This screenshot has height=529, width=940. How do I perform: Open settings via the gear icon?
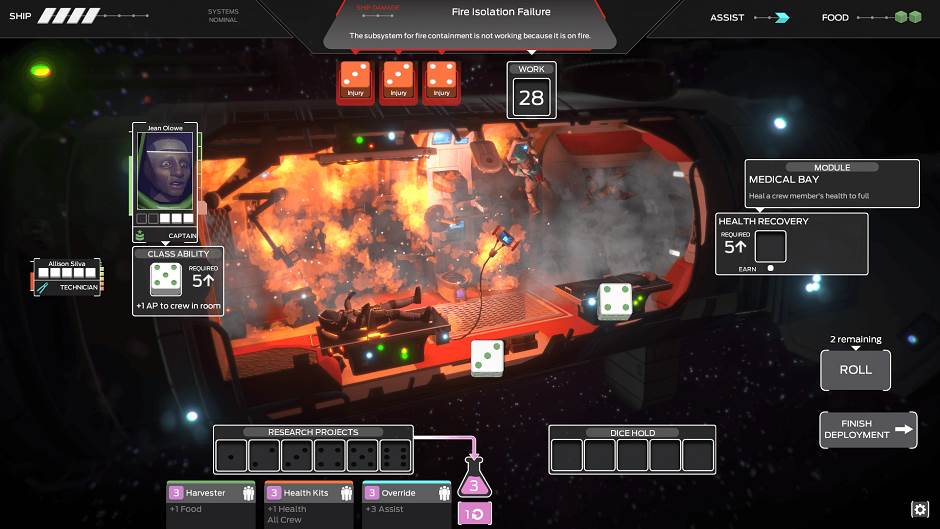(920, 510)
